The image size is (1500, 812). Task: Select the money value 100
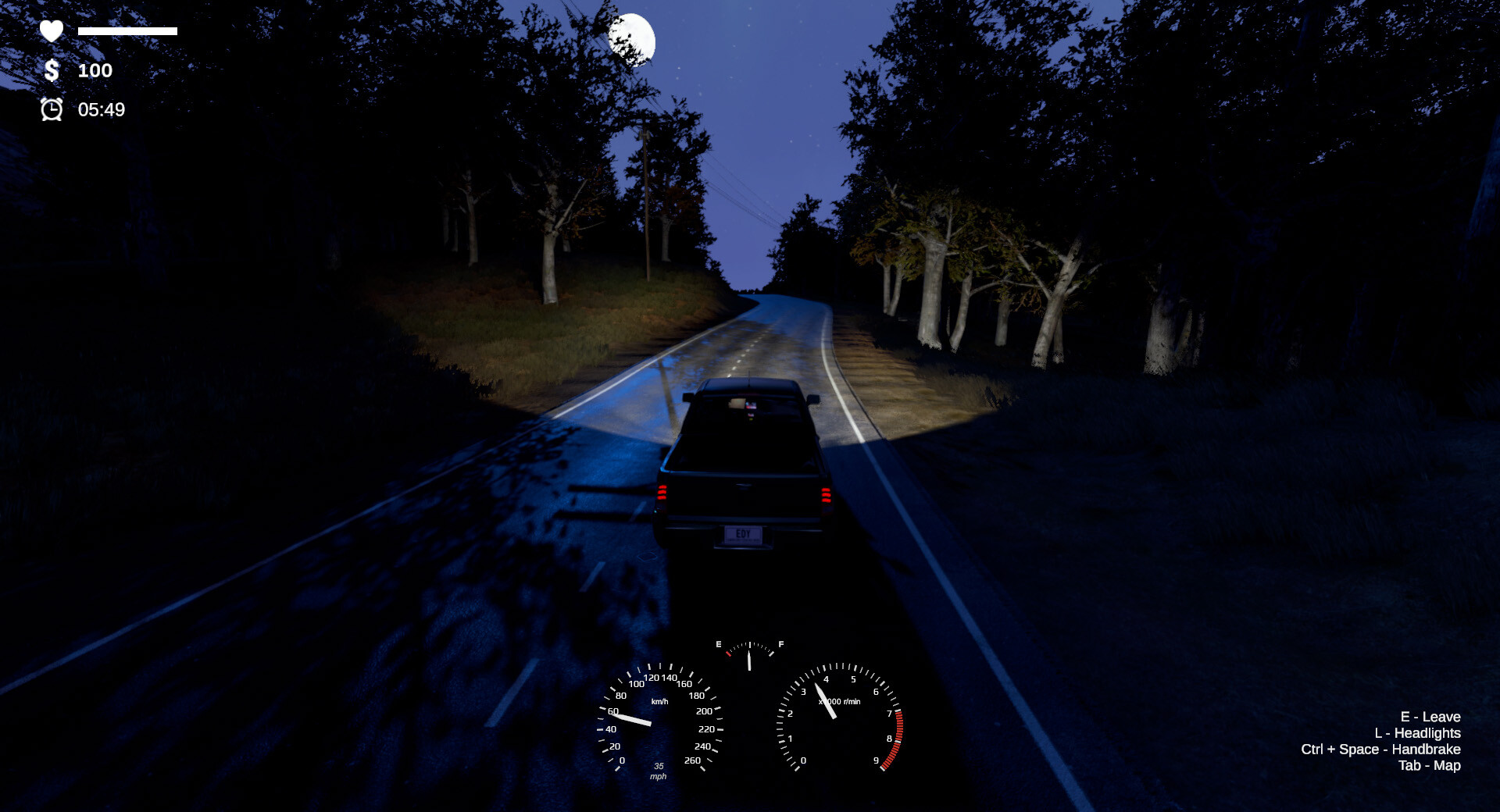94,71
